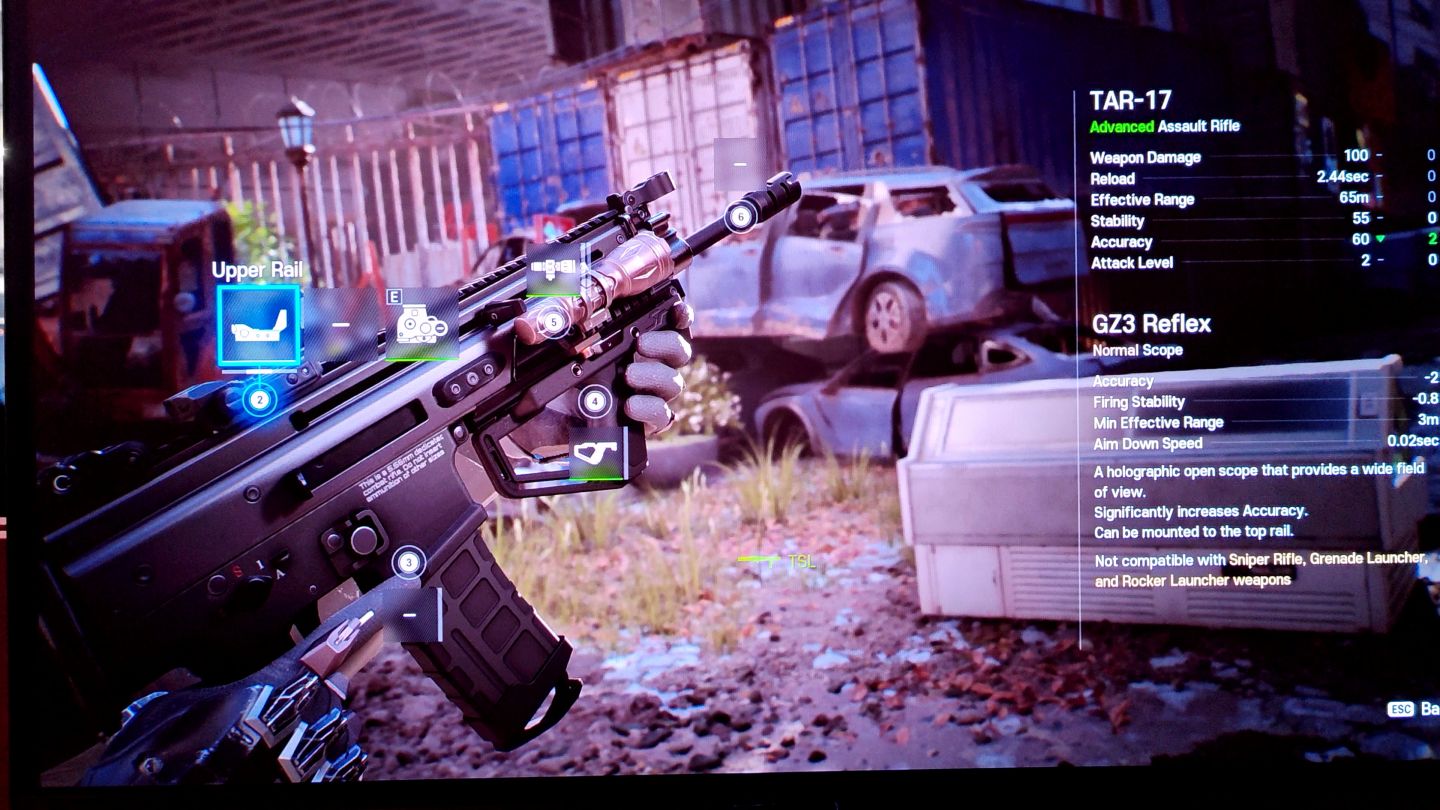Open the empty slot under attachment point 3
This screenshot has height=810, width=1440.
coord(411,614)
